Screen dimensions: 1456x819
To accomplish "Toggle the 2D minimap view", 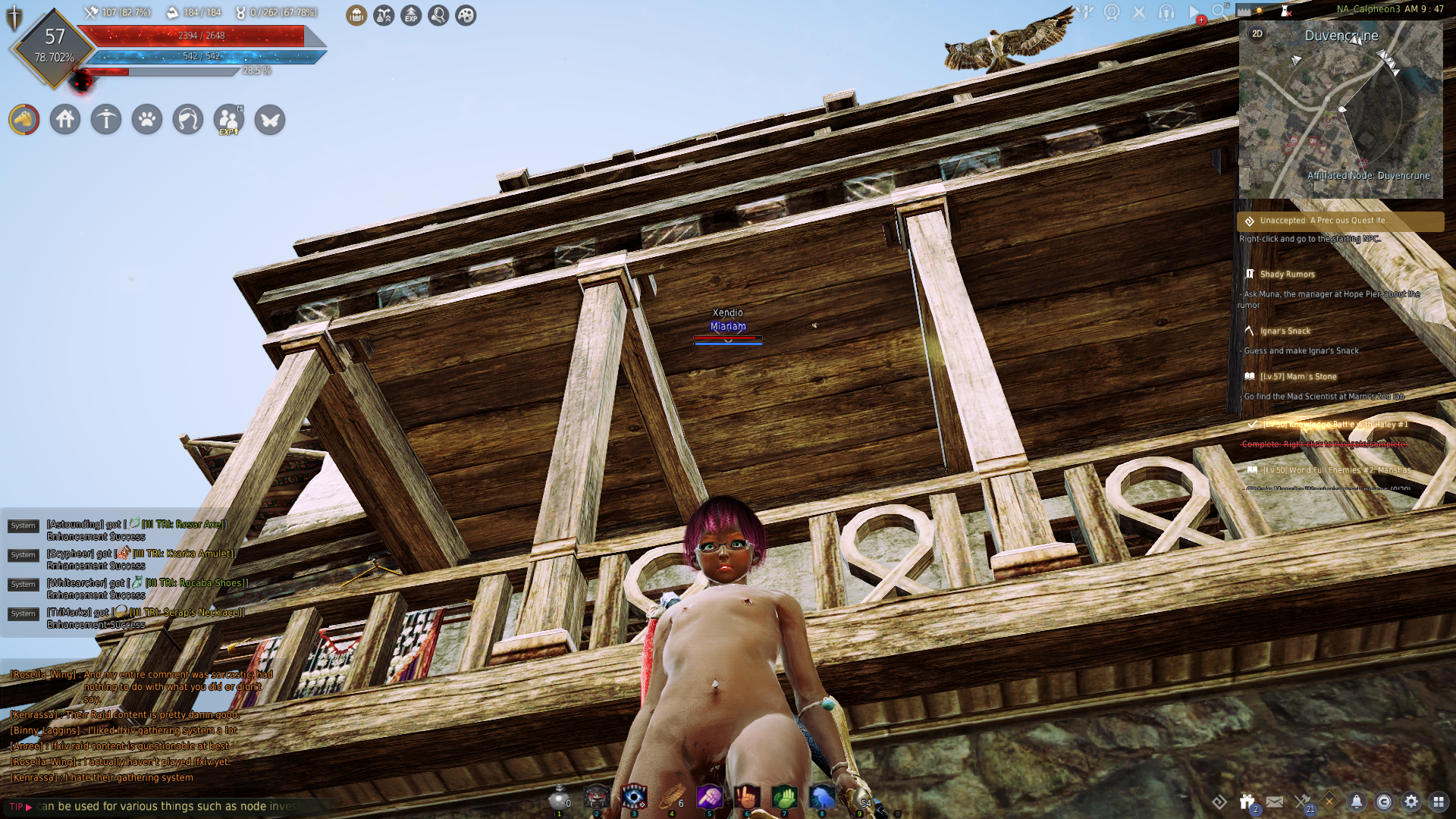I will click(x=1257, y=34).
